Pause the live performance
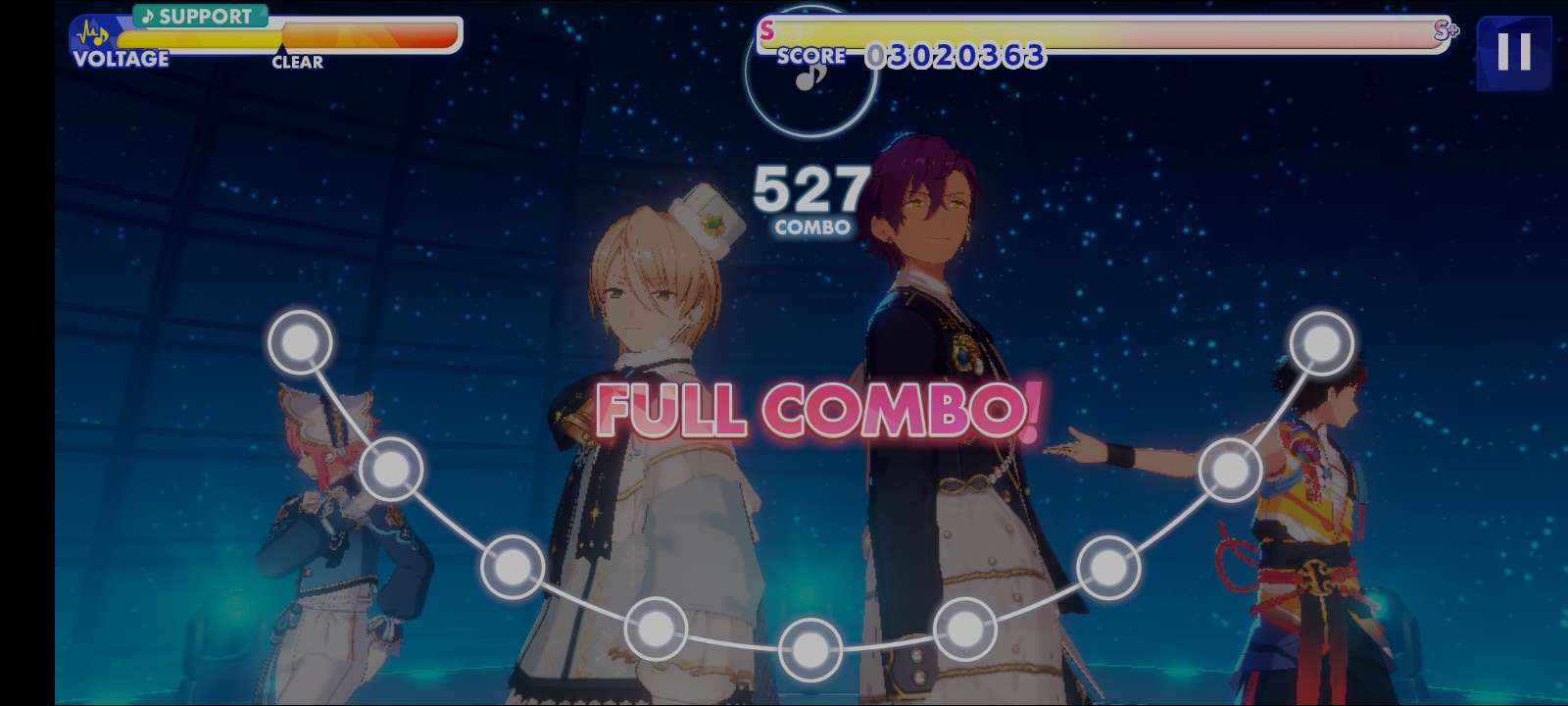Image resolution: width=1568 pixels, height=706 pixels. tap(1513, 52)
